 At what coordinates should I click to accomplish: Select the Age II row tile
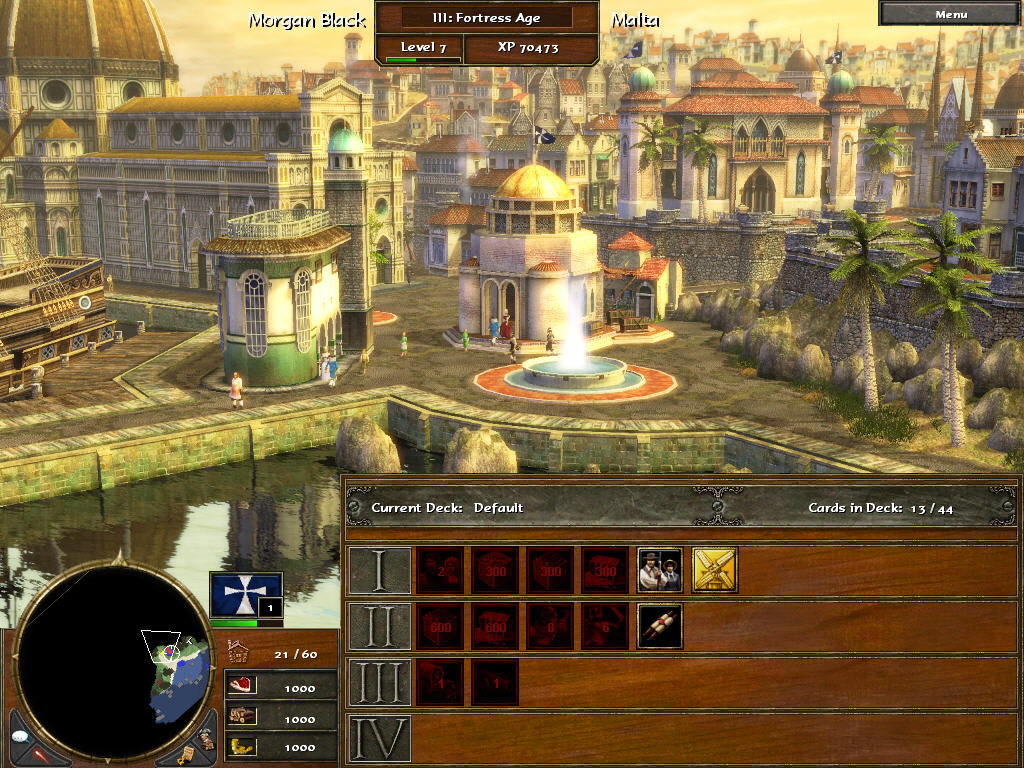(379, 626)
